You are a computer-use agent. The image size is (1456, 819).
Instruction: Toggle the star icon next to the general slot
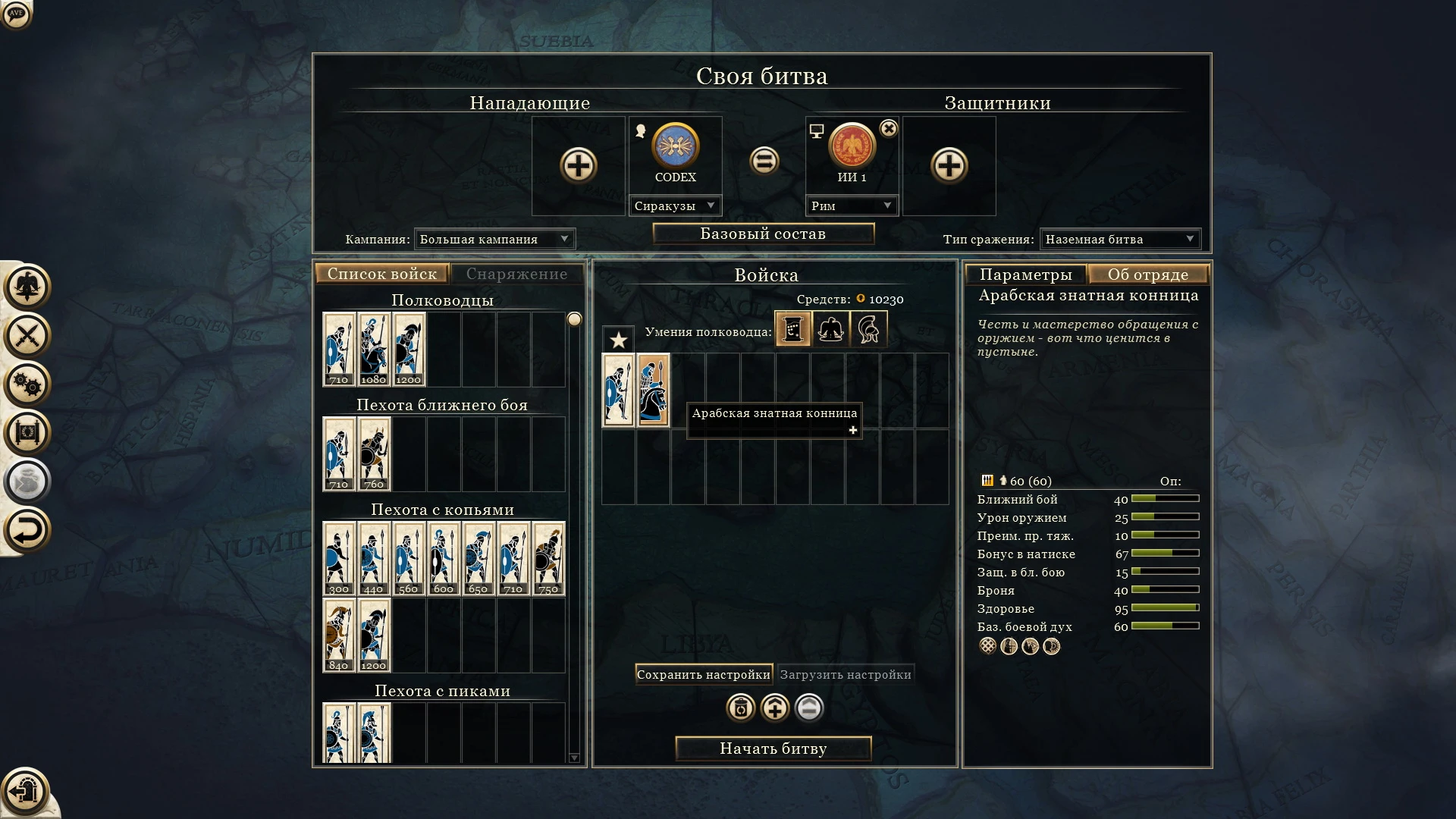(x=618, y=340)
